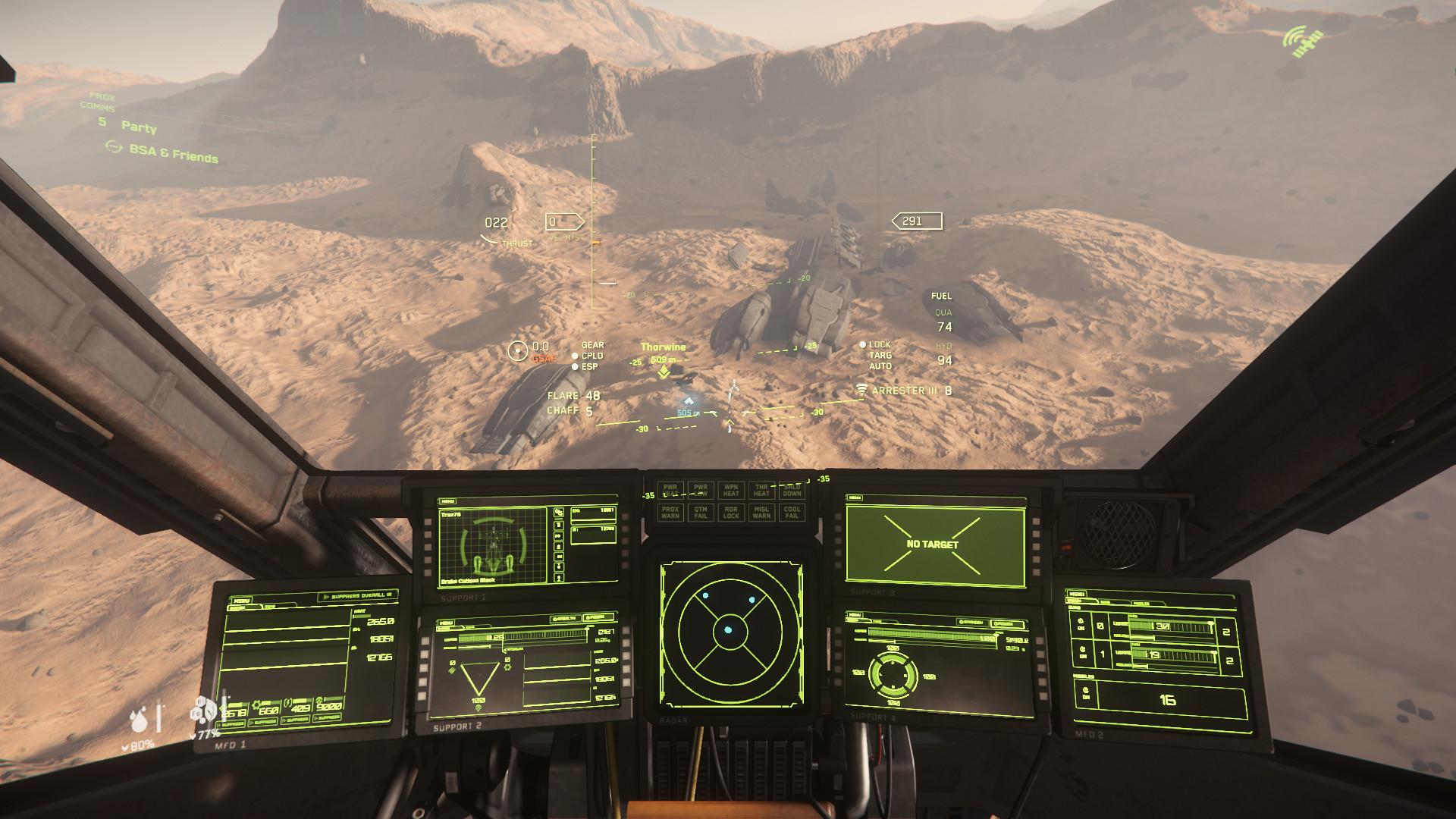Open the MENU on the No Target screen
The width and height of the screenshot is (1456, 819).
click(855, 498)
